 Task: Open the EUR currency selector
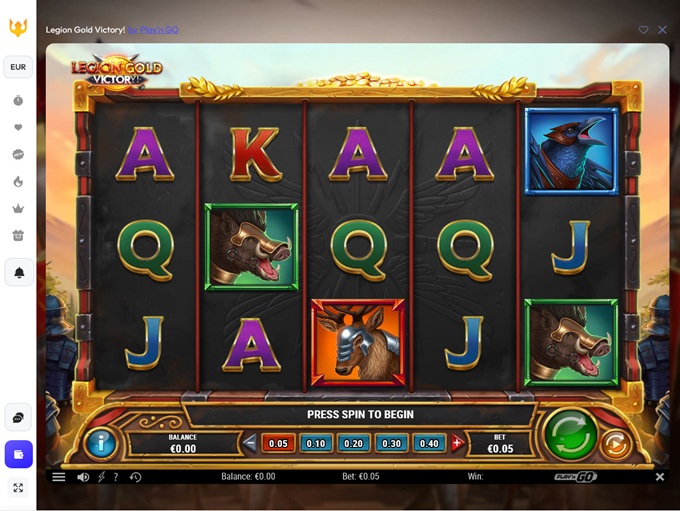(18, 67)
